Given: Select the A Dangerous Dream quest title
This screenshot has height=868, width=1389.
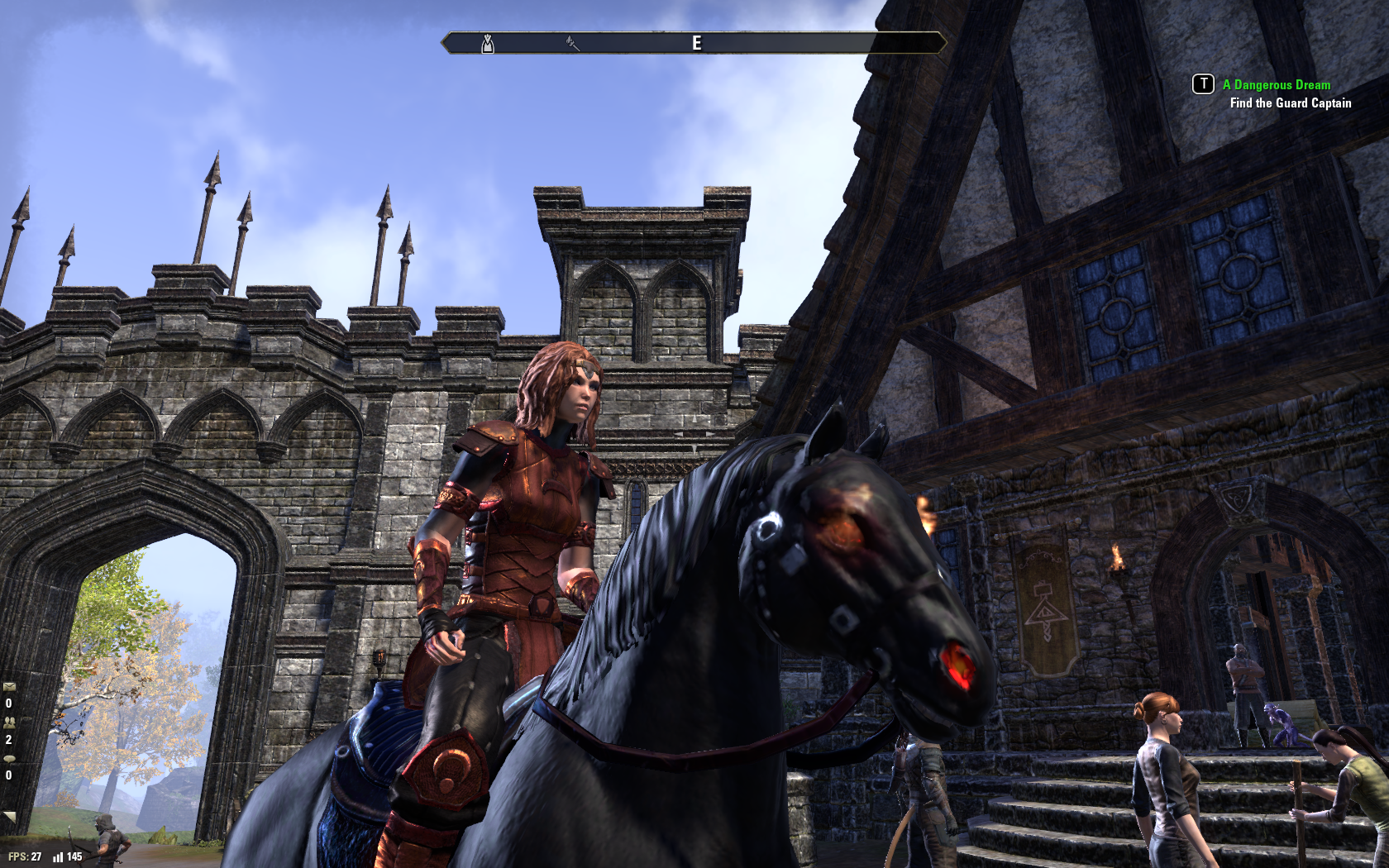Looking at the screenshot, I should click(1276, 84).
